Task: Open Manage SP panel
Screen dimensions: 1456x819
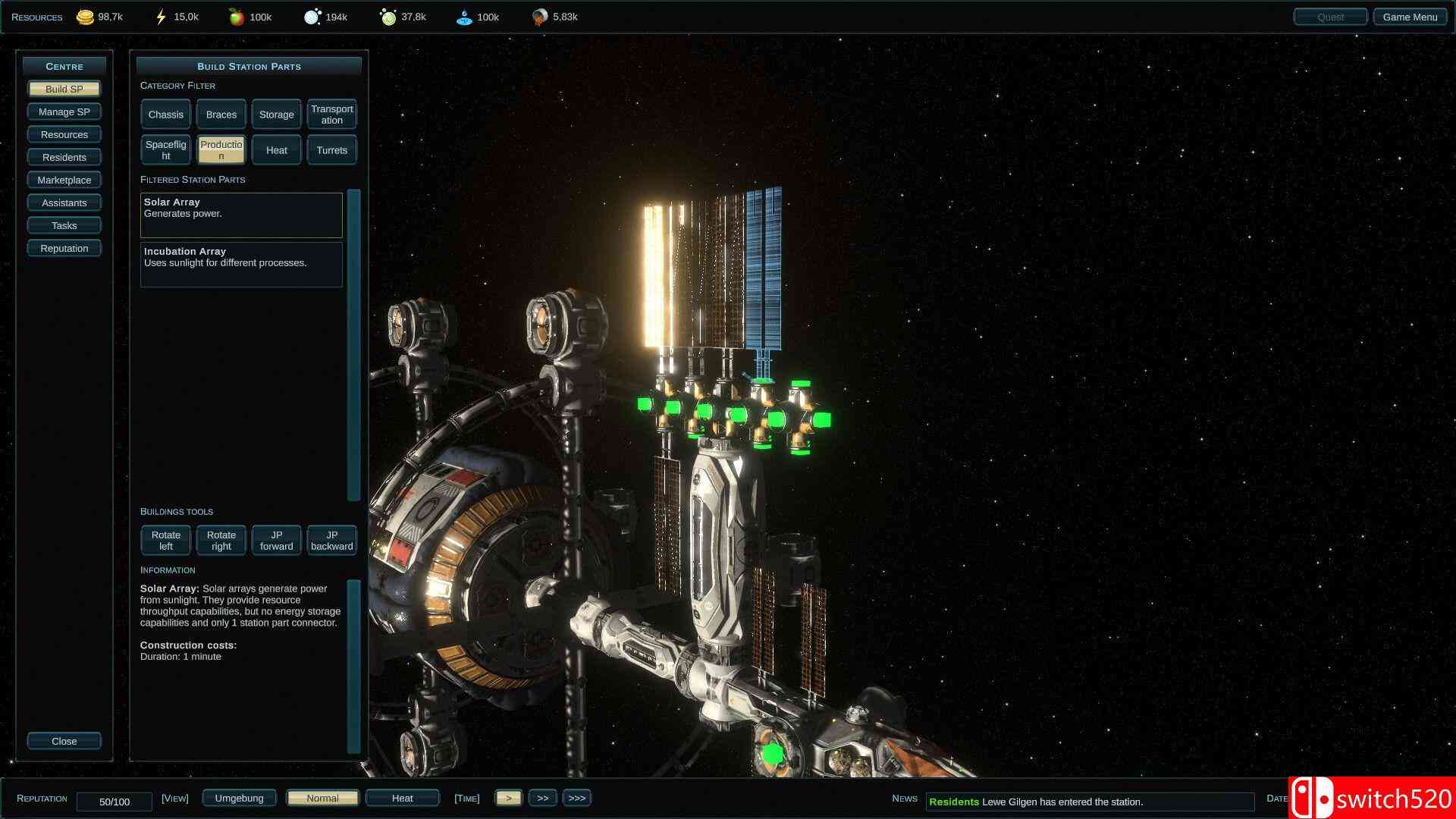Action: tap(64, 111)
